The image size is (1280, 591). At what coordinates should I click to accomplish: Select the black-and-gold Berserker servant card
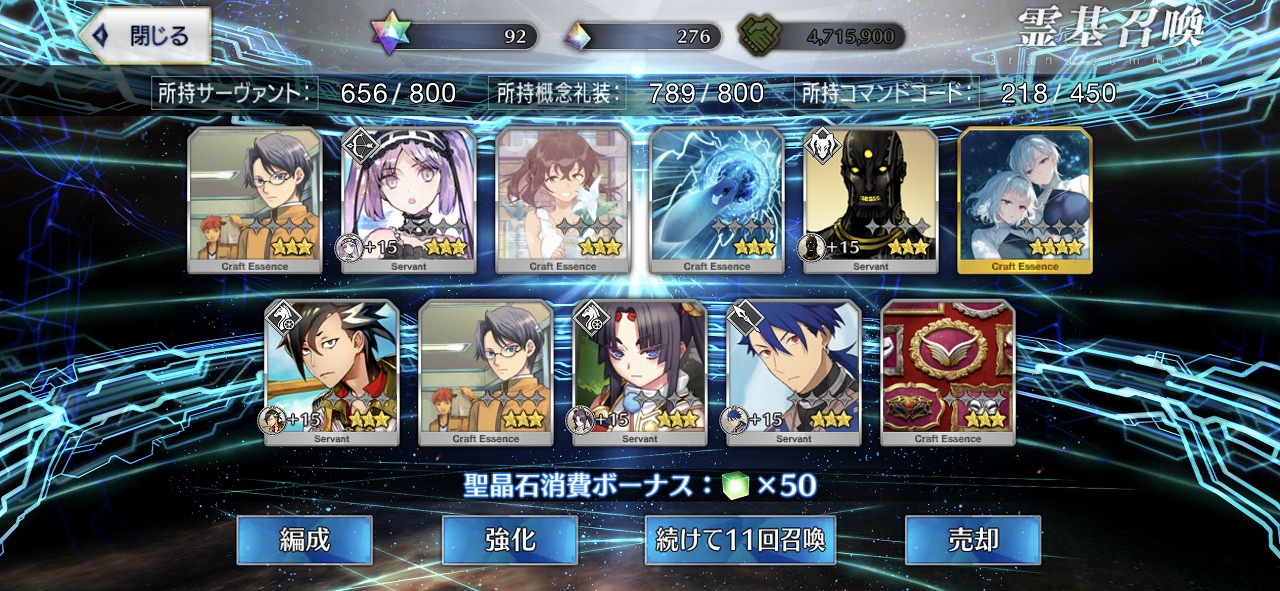coord(870,200)
